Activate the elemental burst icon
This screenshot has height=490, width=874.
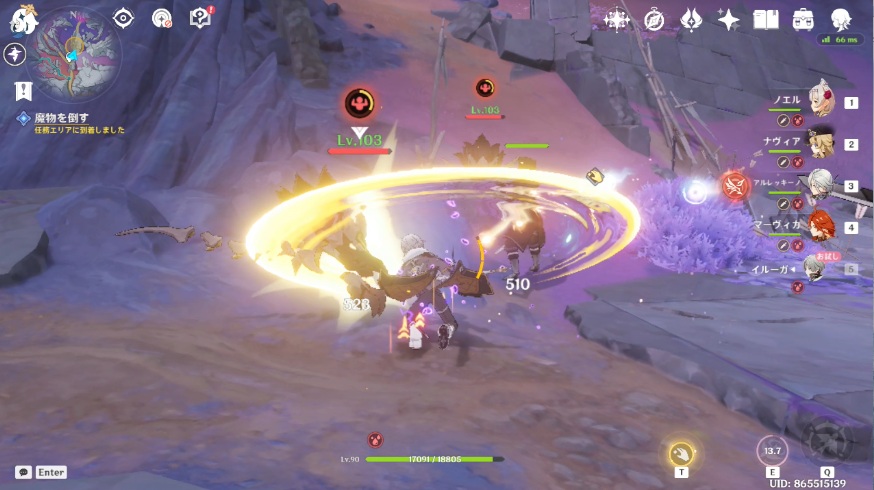[827, 443]
